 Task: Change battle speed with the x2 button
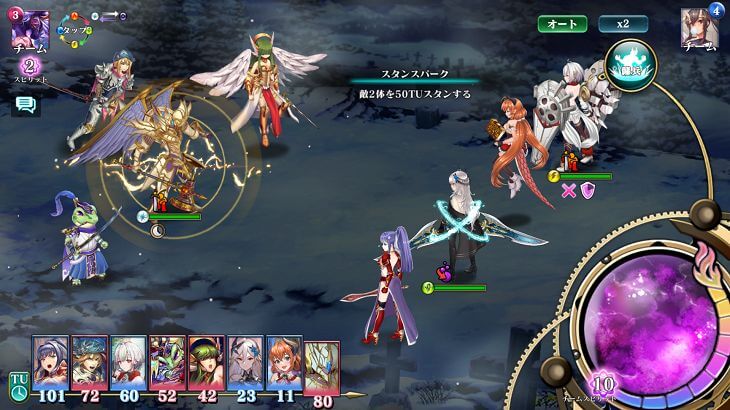[623, 23]
